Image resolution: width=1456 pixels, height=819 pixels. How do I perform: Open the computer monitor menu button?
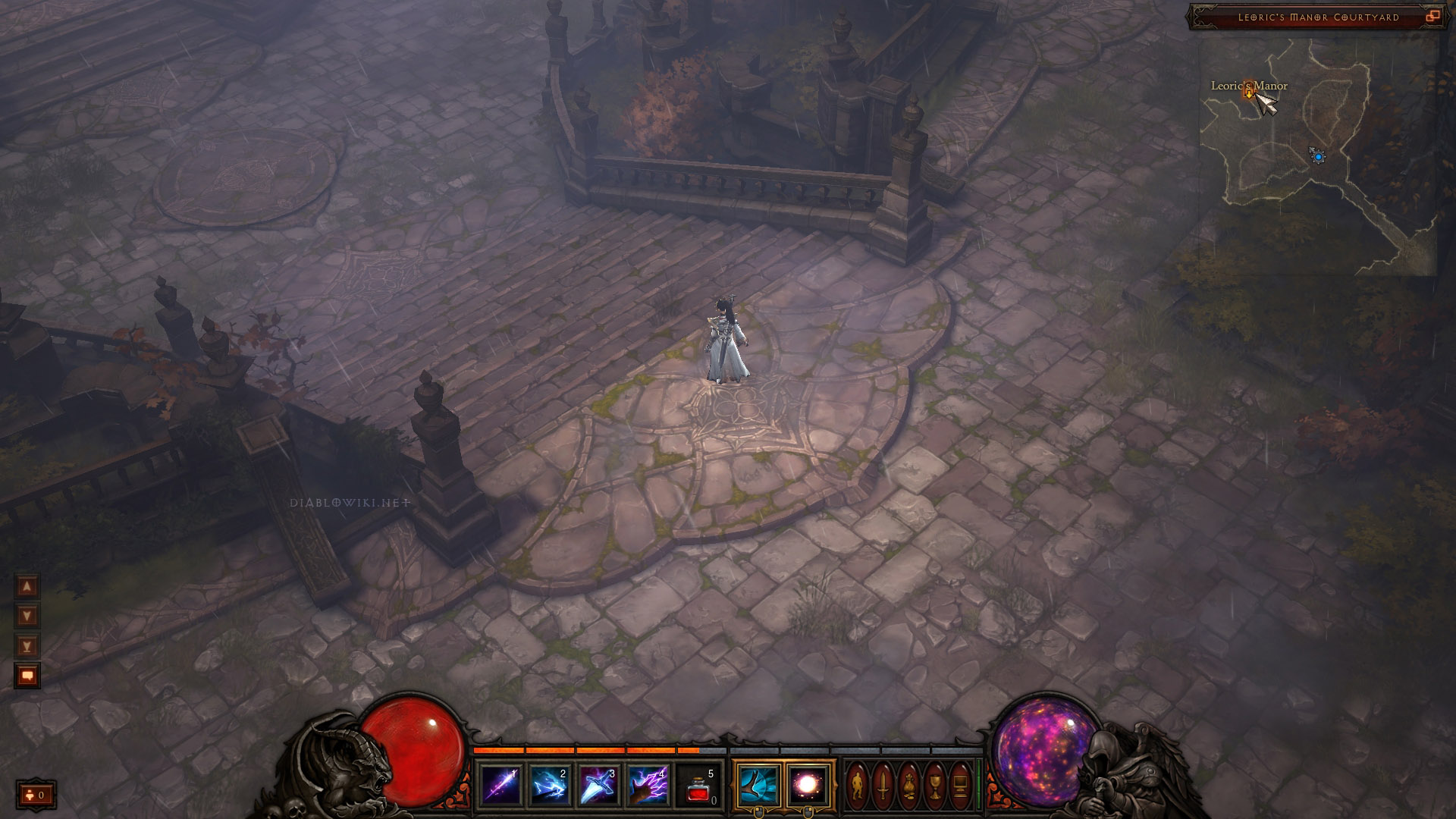[960, 786]
